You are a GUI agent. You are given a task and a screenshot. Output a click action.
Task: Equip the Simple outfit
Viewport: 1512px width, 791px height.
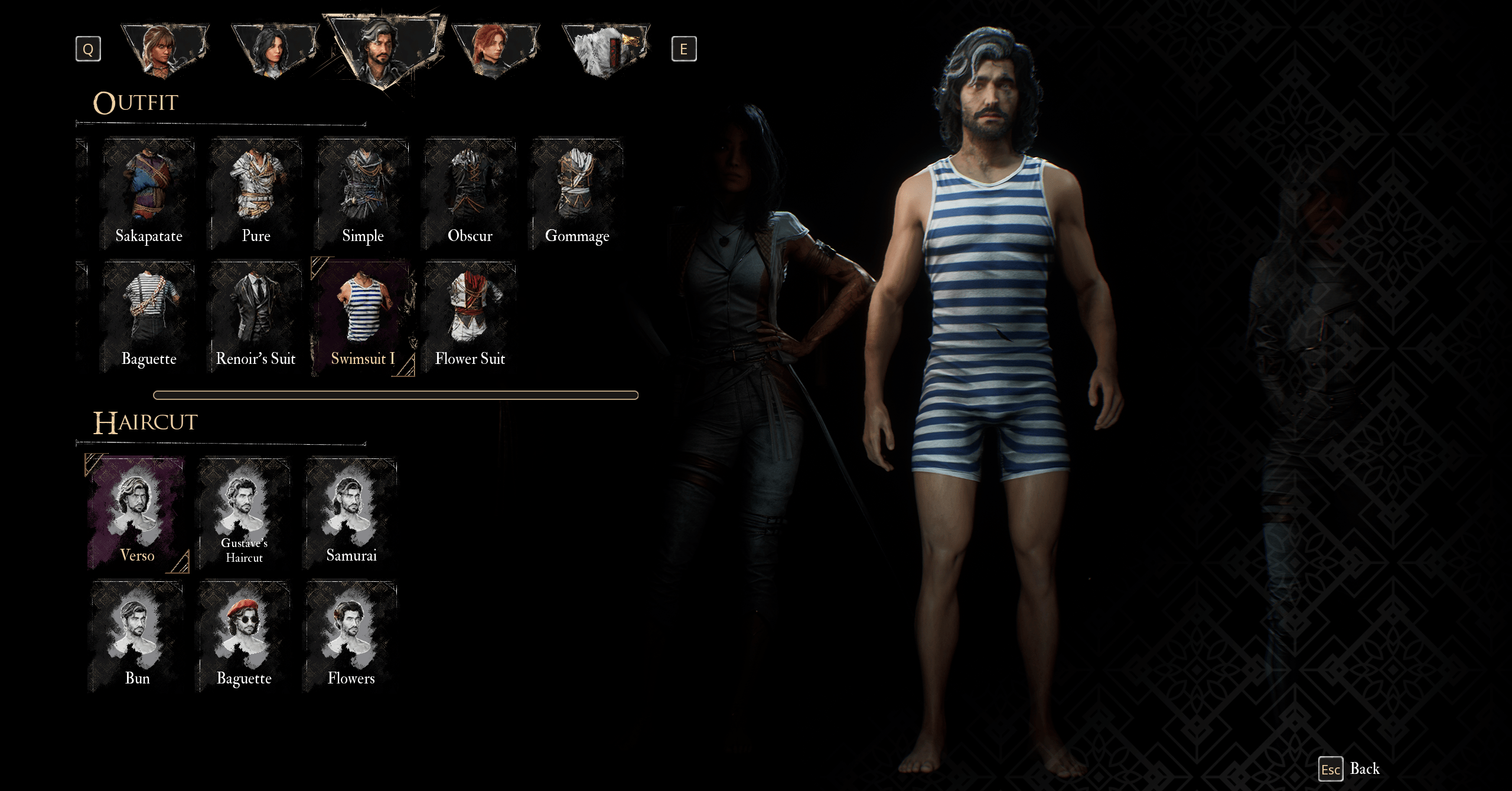(x=363, y=194)
